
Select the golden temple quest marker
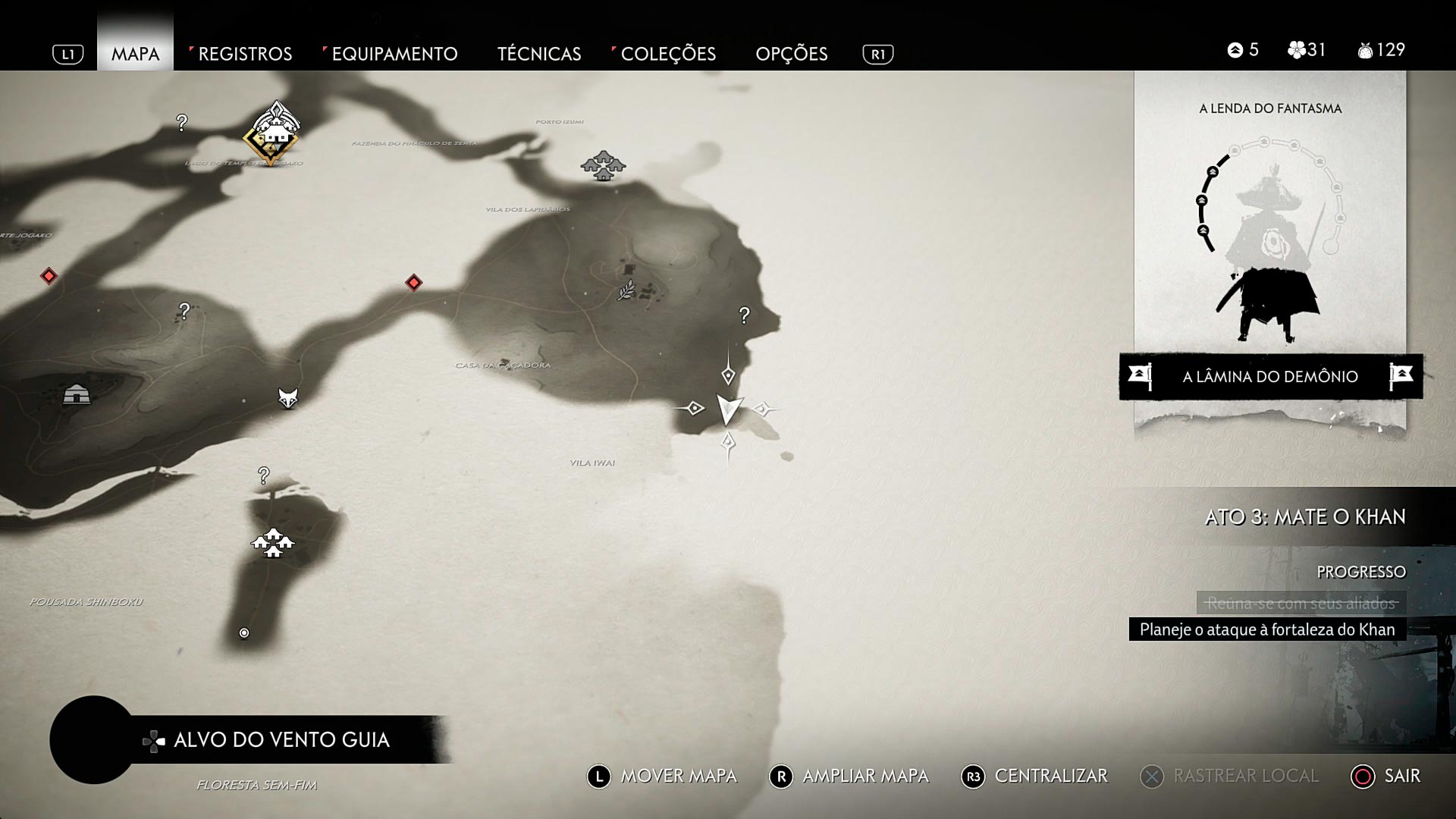(271, 133)
